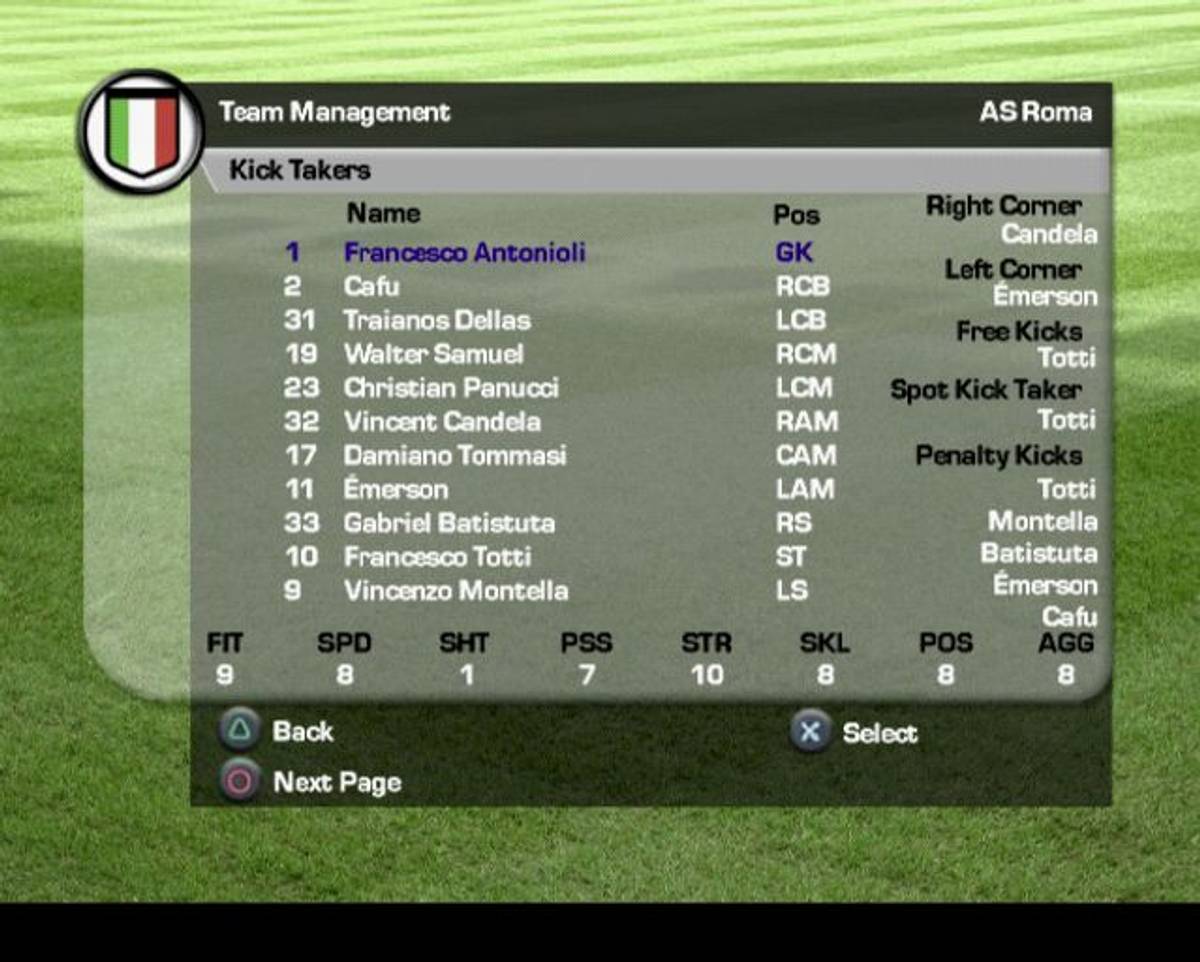Pick Émerson at the LAM position
Screen dimensions: 1200x962
396,490
